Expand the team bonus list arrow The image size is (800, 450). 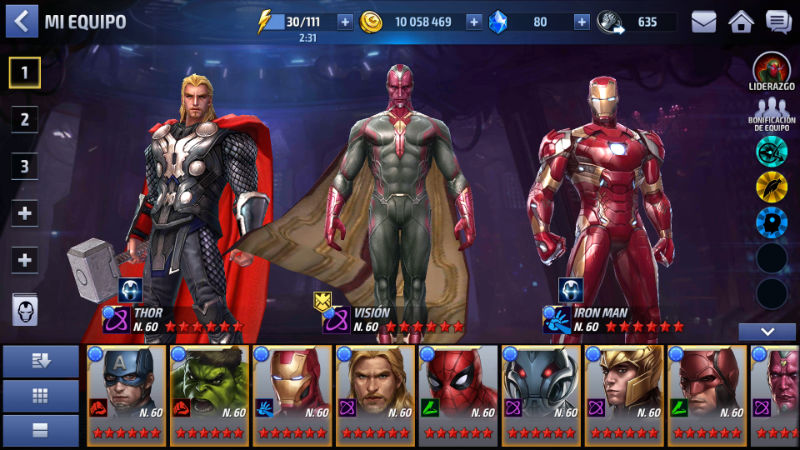(x=767, y=332)
